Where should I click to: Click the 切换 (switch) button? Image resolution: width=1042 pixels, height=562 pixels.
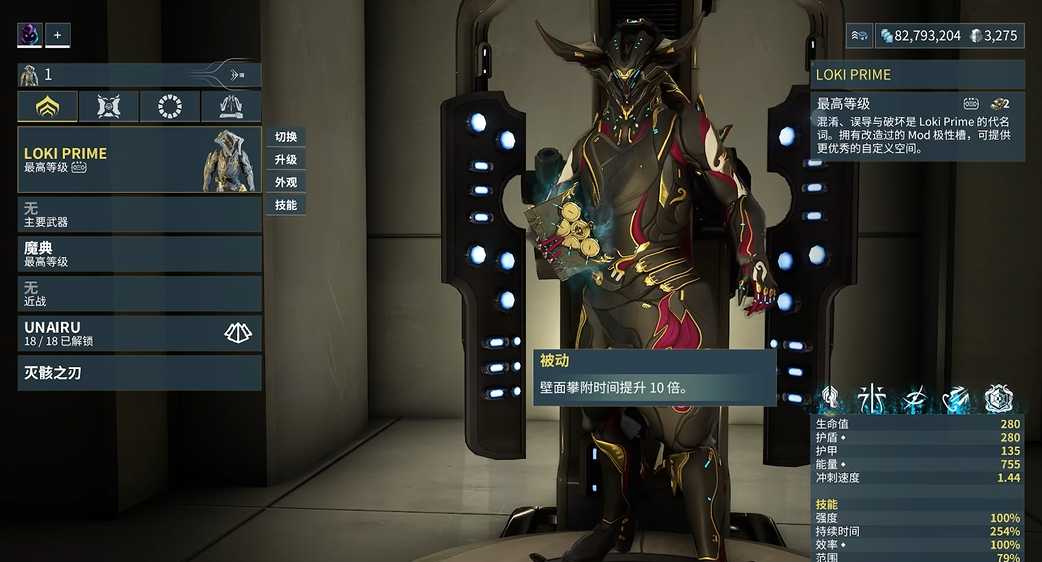[x=286, y=137]
